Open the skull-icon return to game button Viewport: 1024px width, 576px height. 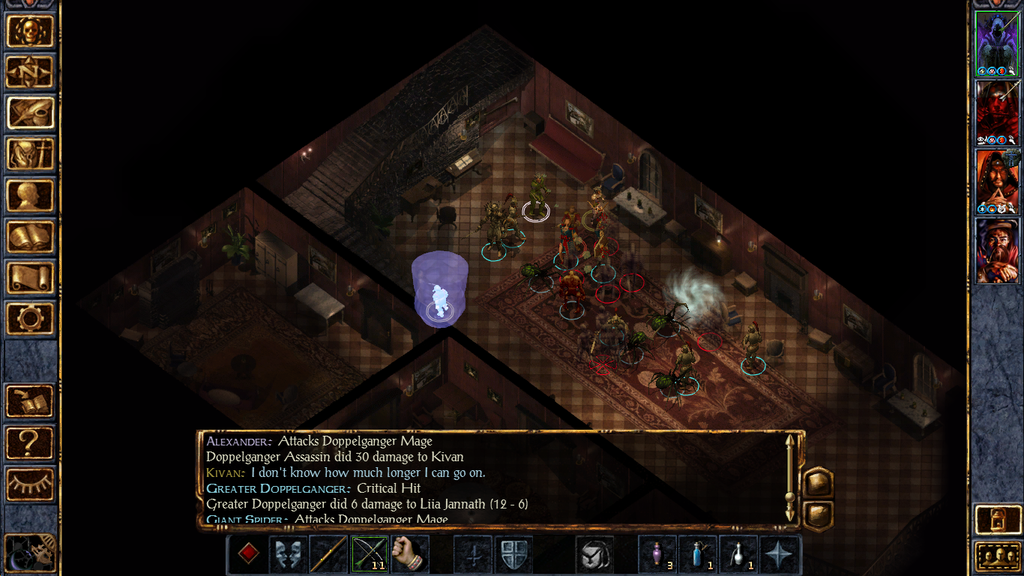click(30, 31)
